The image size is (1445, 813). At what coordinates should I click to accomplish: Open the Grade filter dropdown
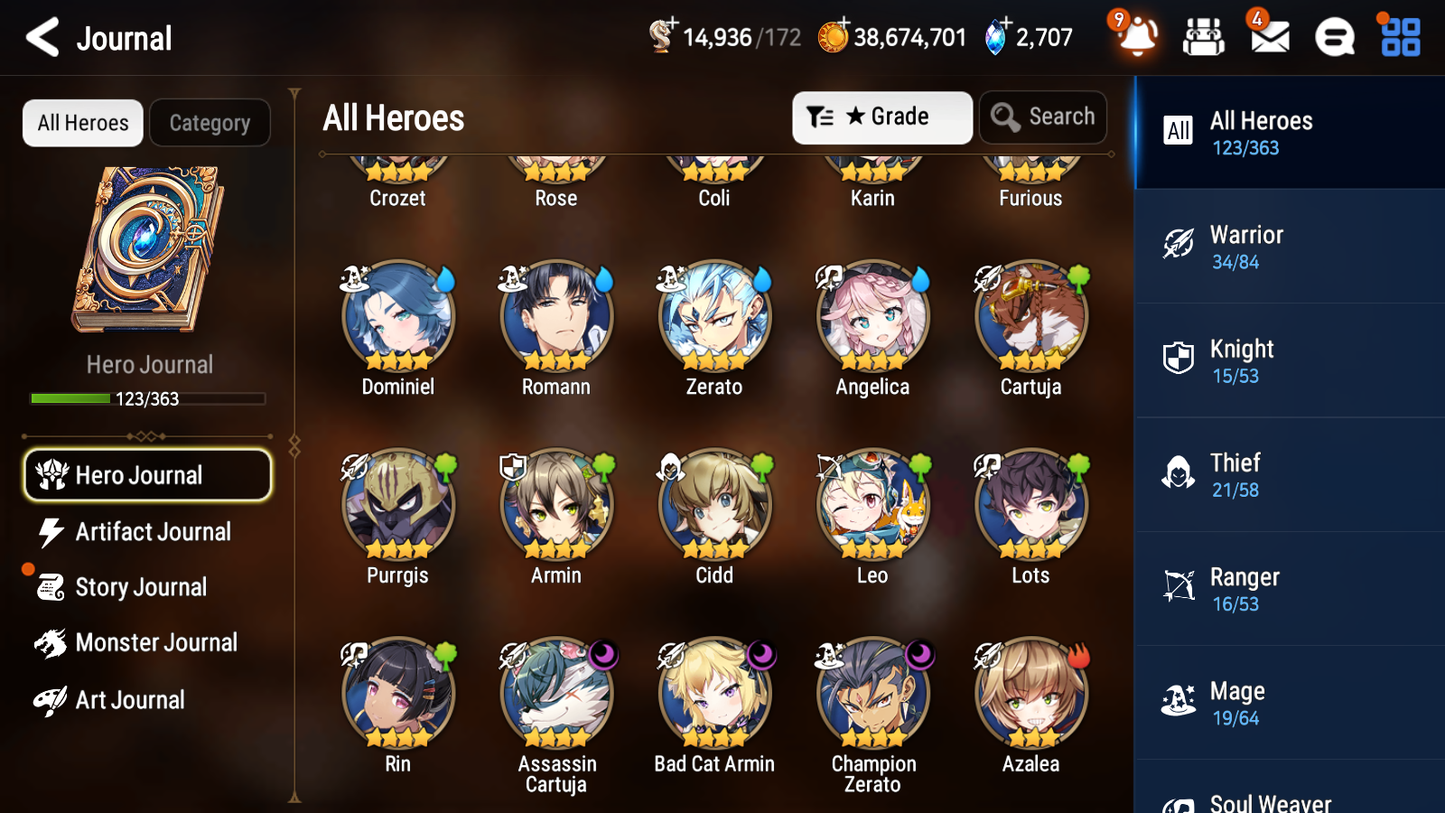[x=882, y=117]
